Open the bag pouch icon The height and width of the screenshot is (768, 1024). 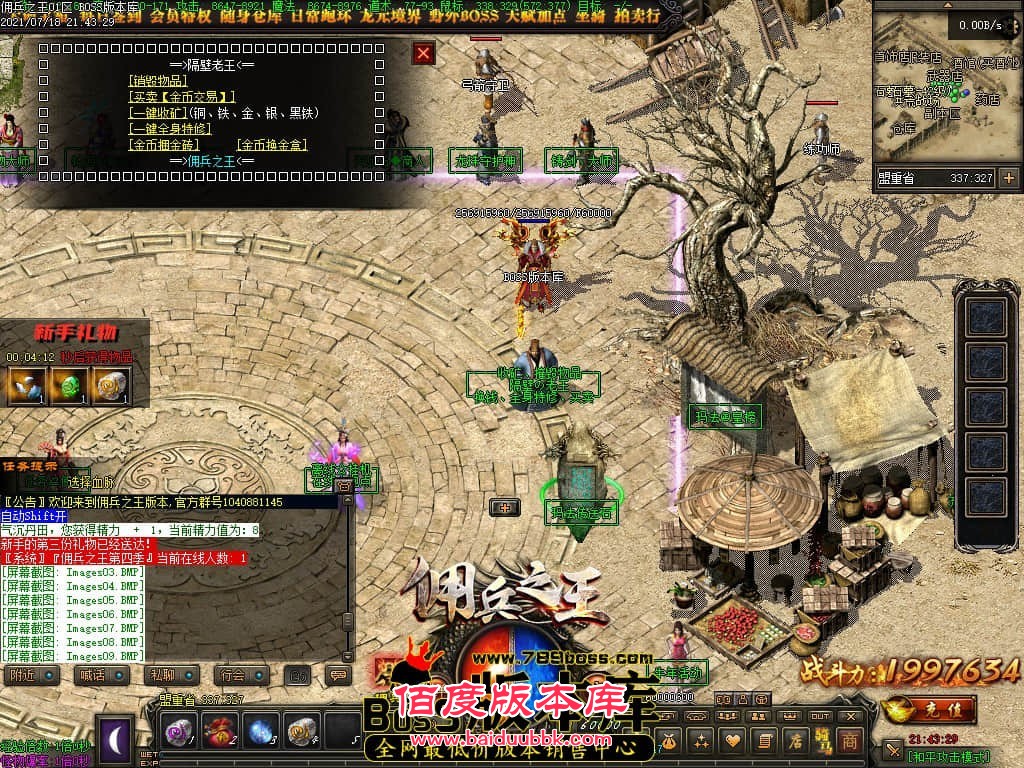[x=668, y=741]
